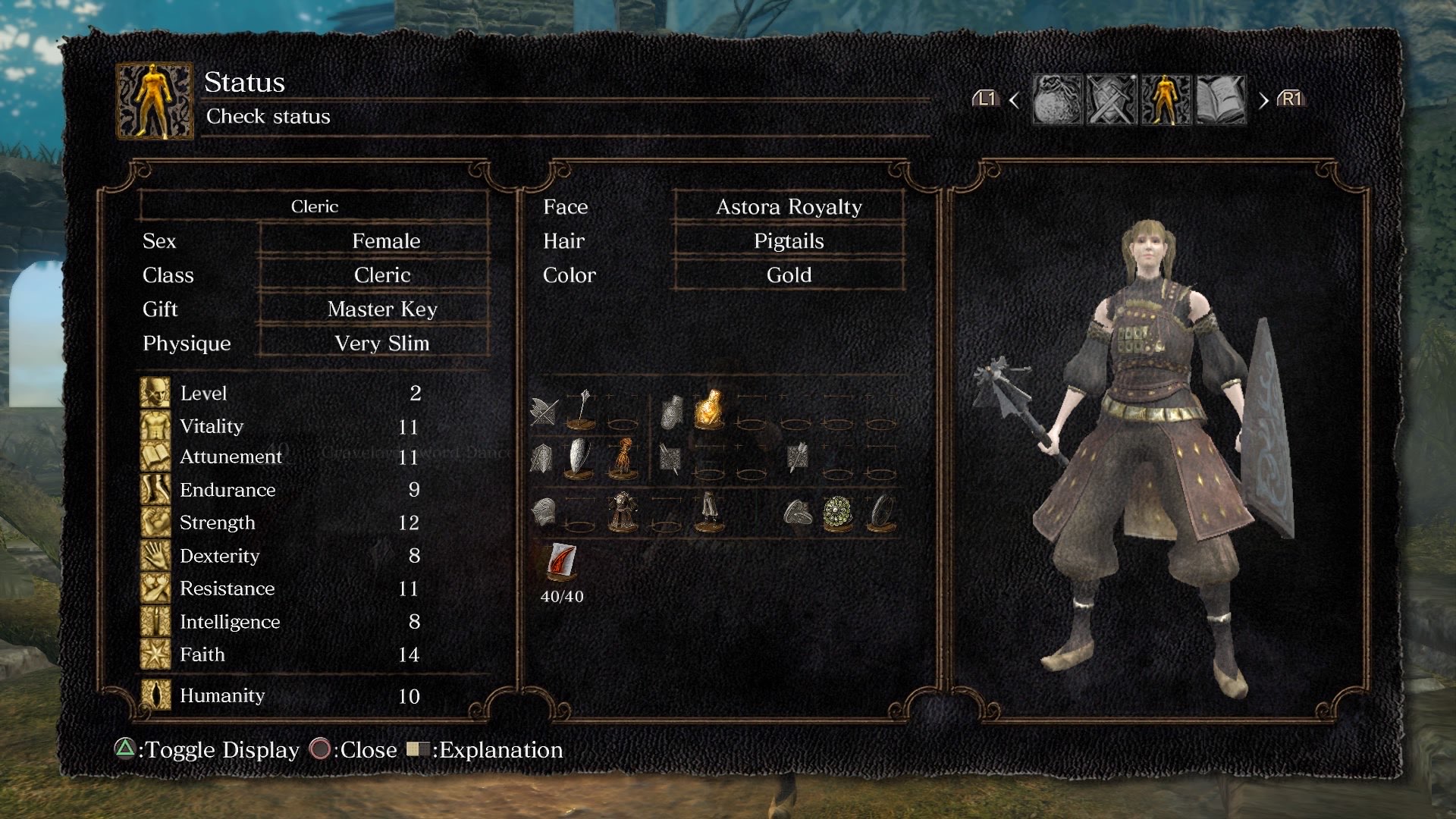Image resolution: width=1456 pixels, height=819 pixels.
Task: Select the dark plain ring slot
Action: coord(881,513)
